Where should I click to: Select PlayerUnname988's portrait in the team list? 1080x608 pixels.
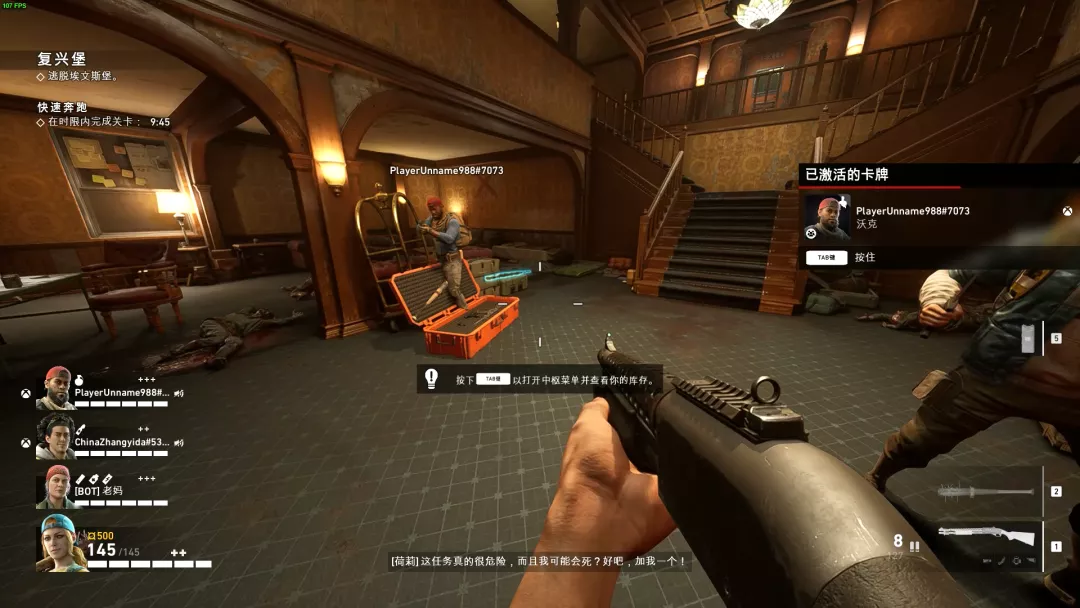[x=56, y=388]
